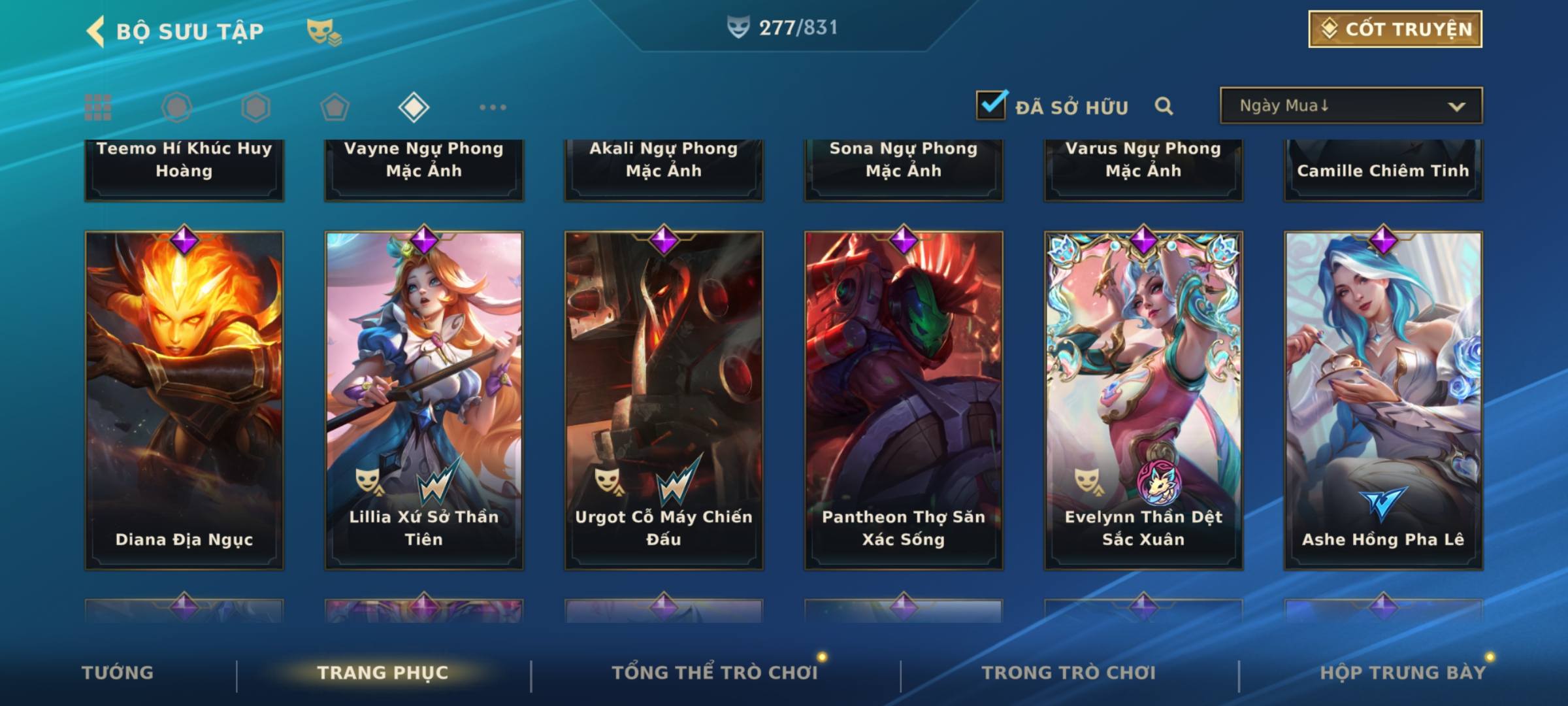This screenshot has width=1568, height=706.
Task: Switch to the Tổng Thể Trò Chơi tab
Action: [715, 673]
